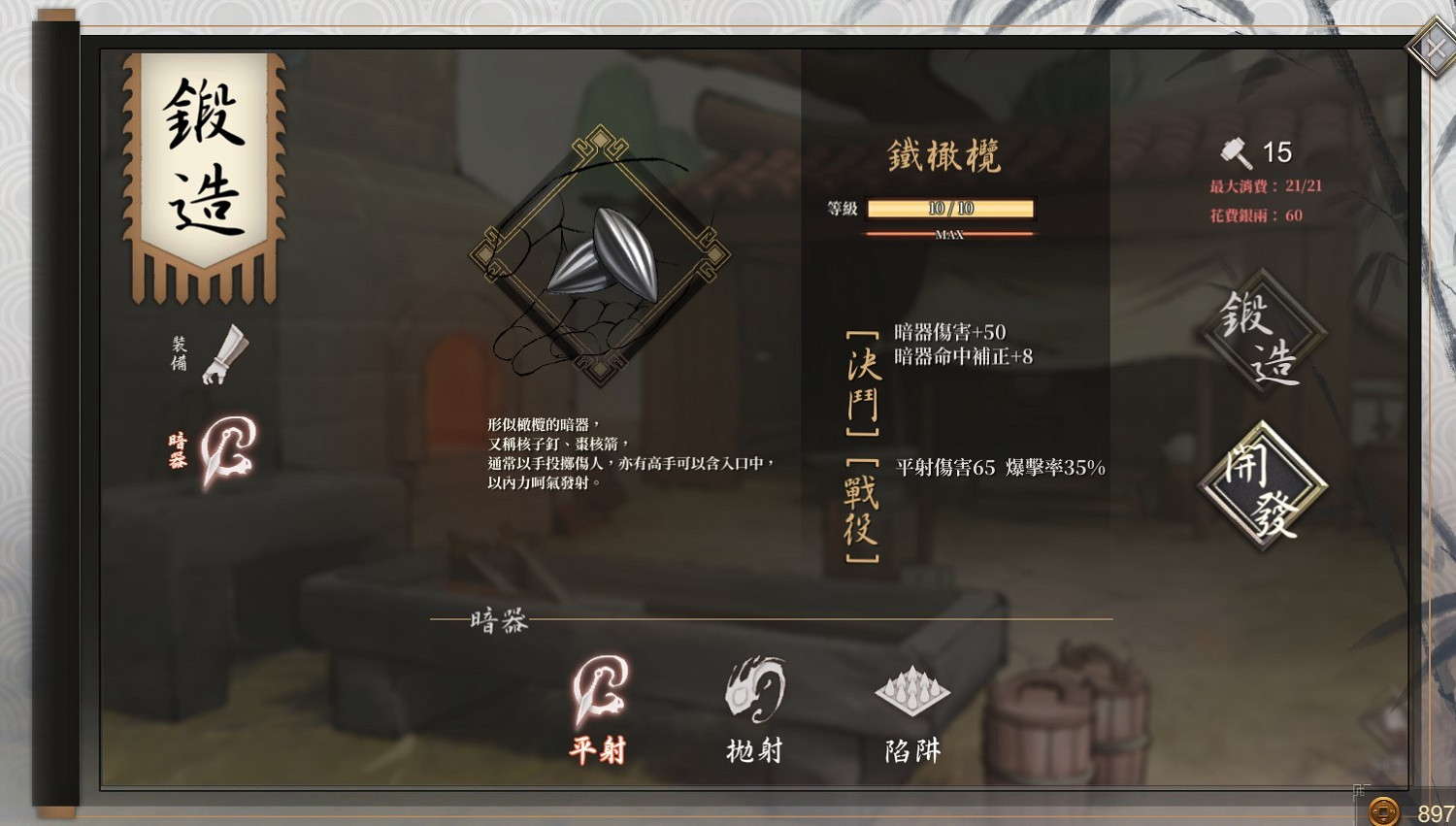
Task: Select the 拋射 hidden weapon icon
Action: click(x=755, y=691)
